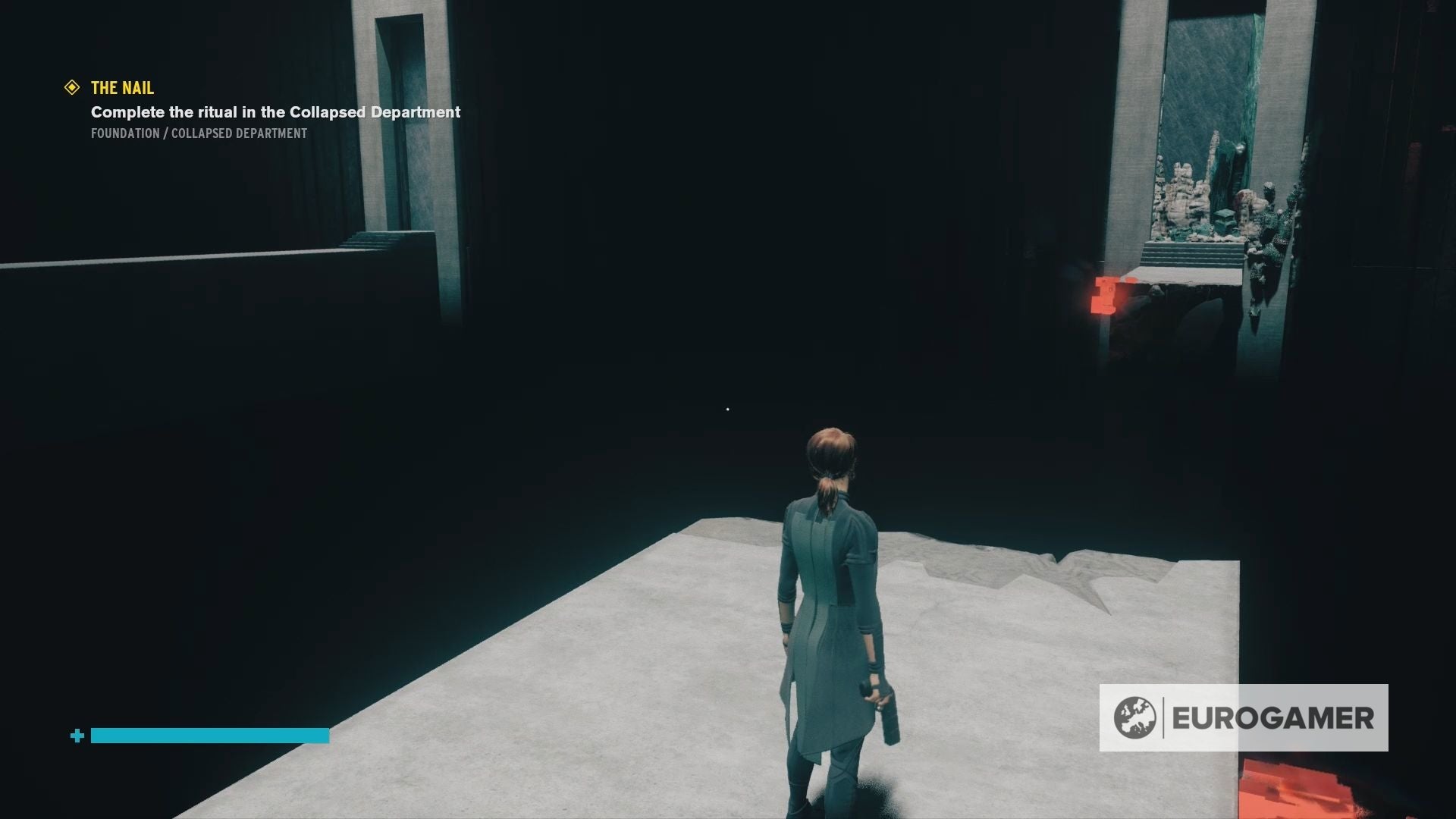The width and height of the screenshot is (1456, 819).
Task: Expand the objective tracker panel
Action: (x=227, y=110)
